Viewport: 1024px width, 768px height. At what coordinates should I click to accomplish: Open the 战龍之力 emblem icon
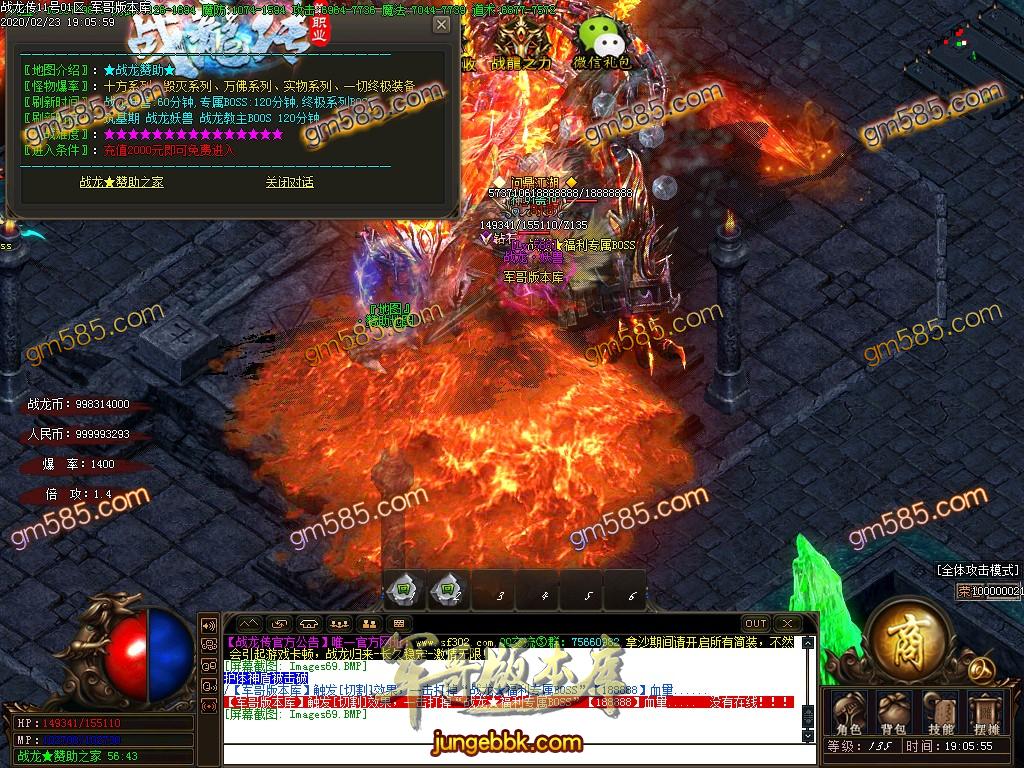(521, 40)
